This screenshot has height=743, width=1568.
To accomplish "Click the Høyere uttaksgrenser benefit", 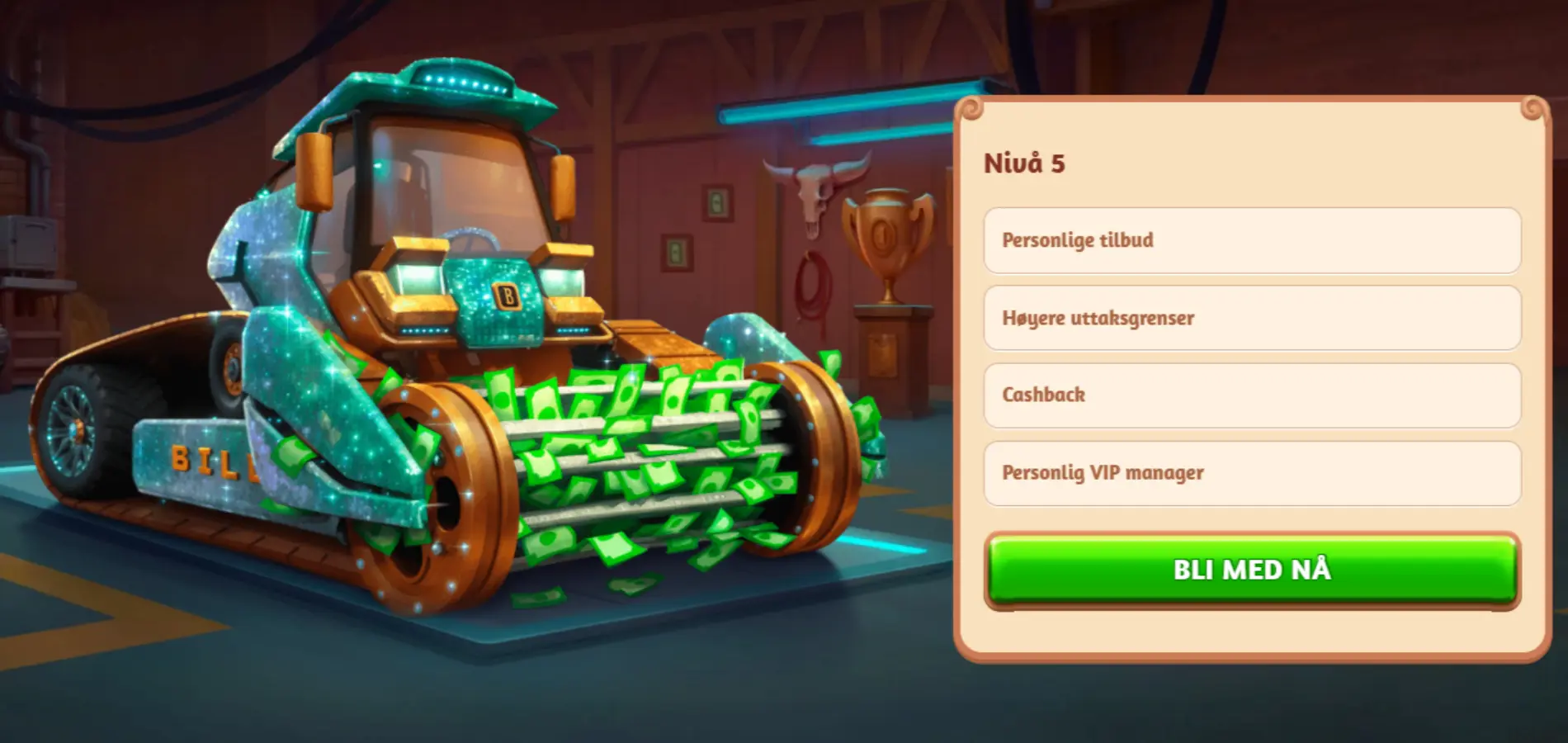I will click(1250, 318).
